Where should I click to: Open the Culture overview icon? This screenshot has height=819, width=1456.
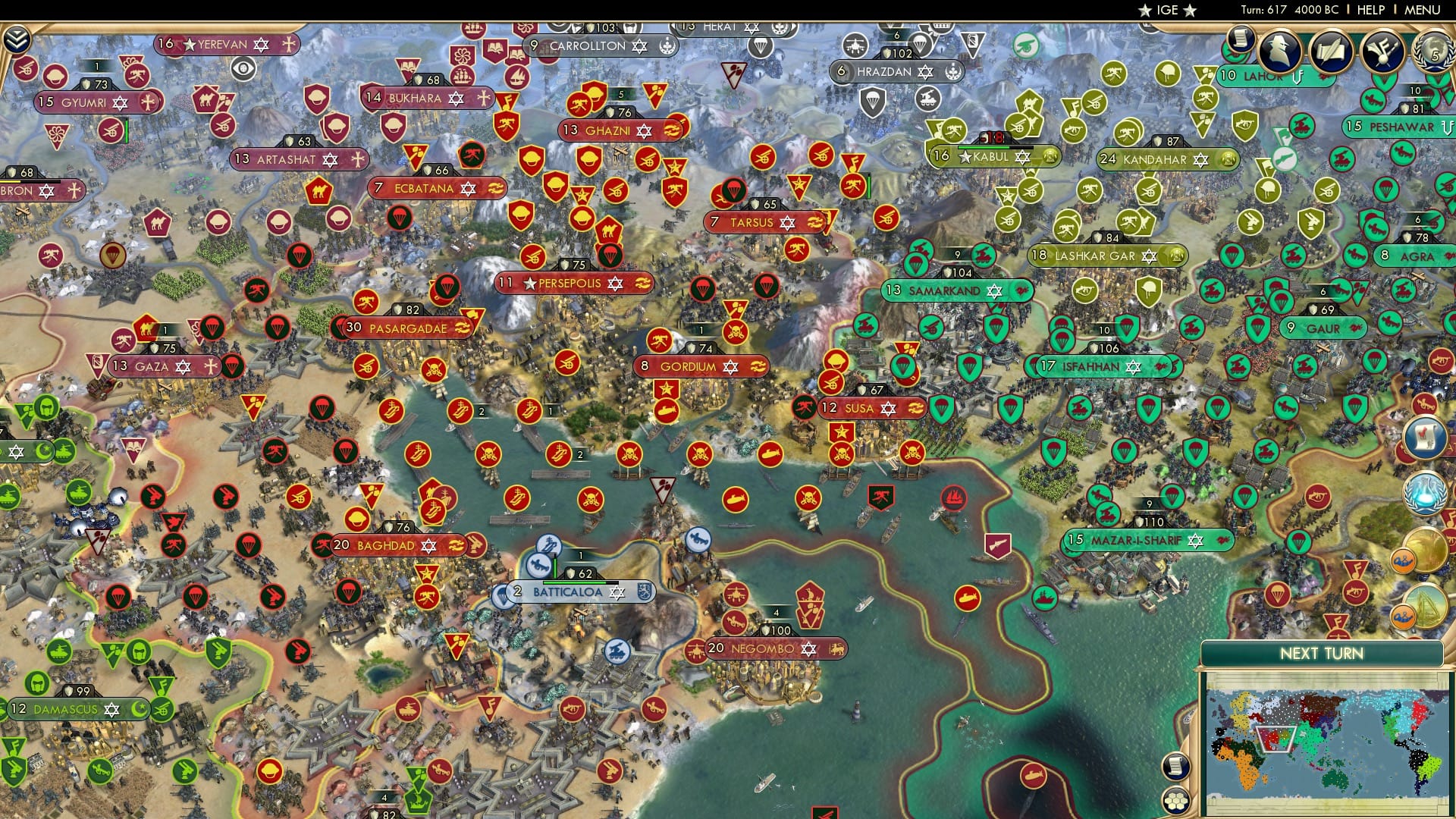pos(1382,52)
